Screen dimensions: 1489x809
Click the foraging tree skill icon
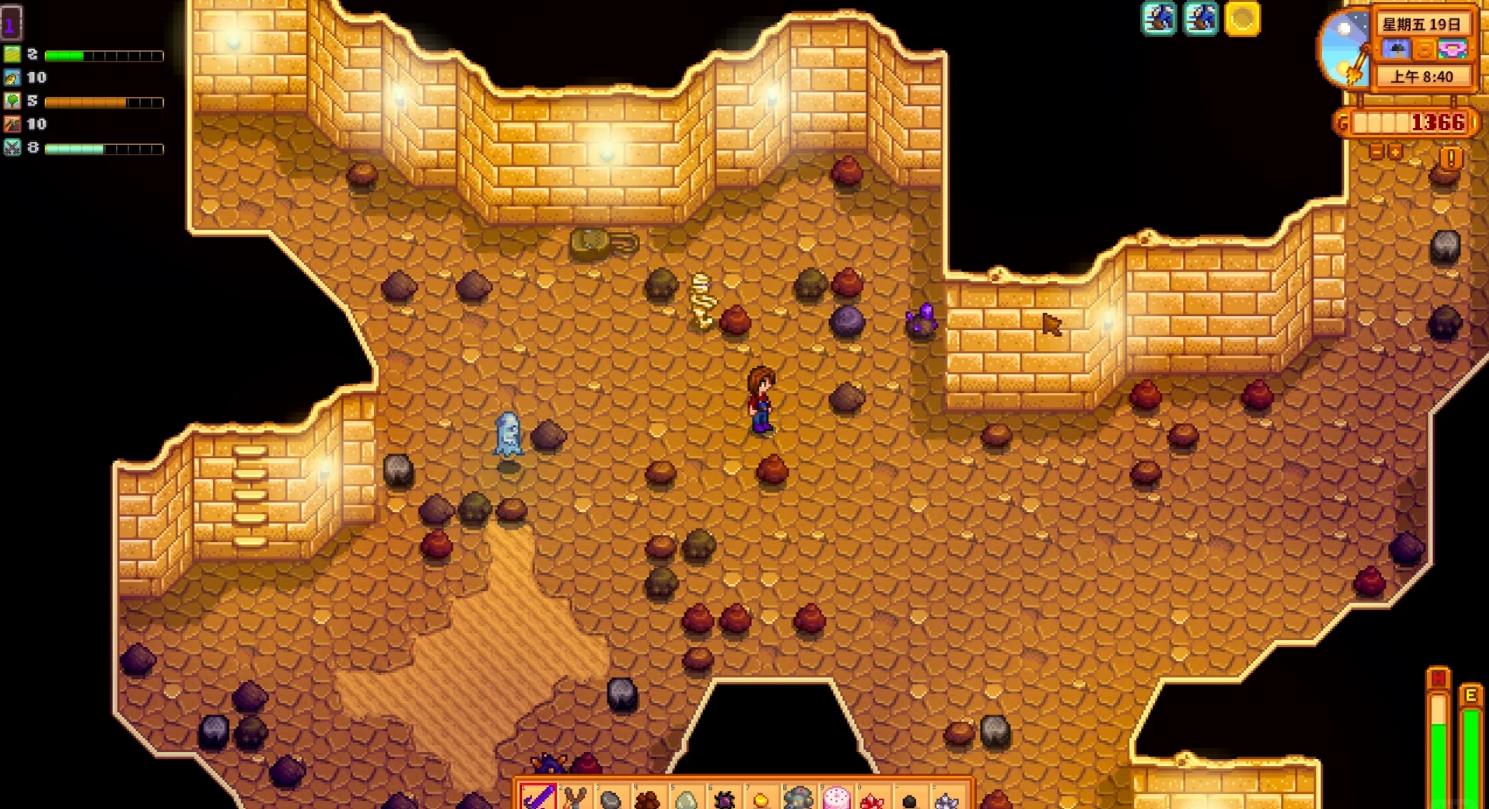[x=12, y=101]
